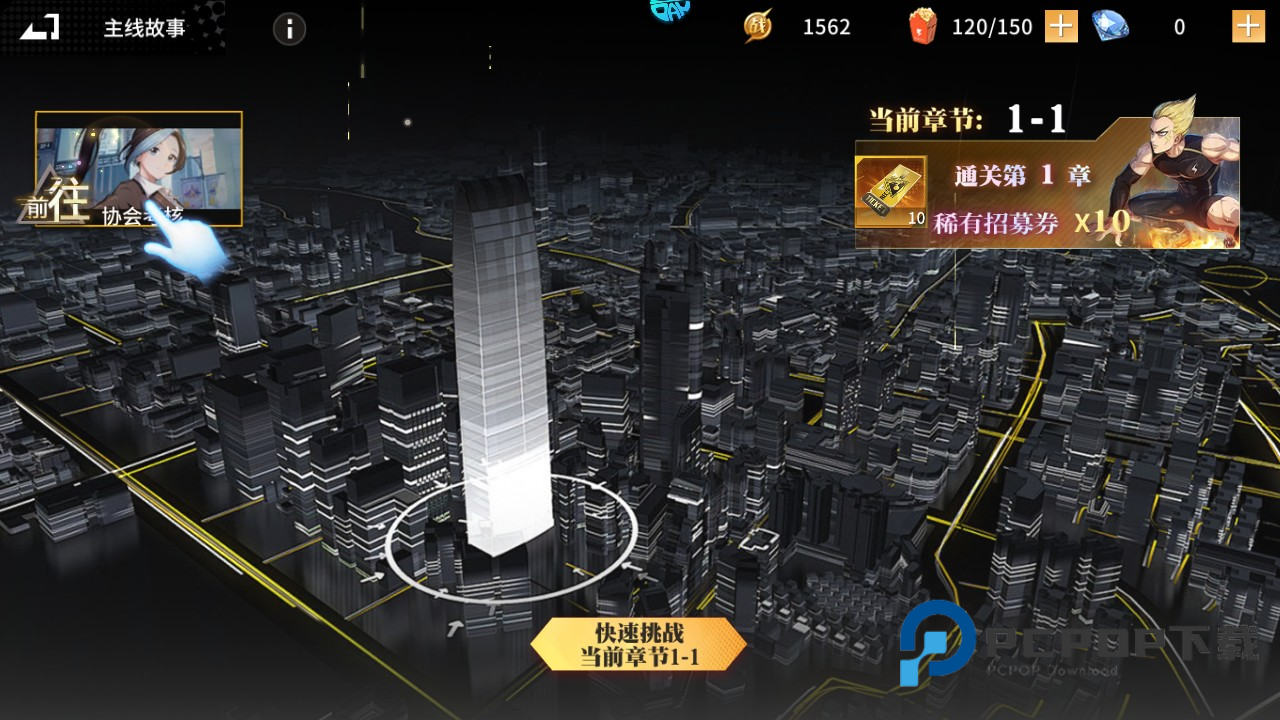Click the plus icon next to the stamina counter

[1063, 27]
